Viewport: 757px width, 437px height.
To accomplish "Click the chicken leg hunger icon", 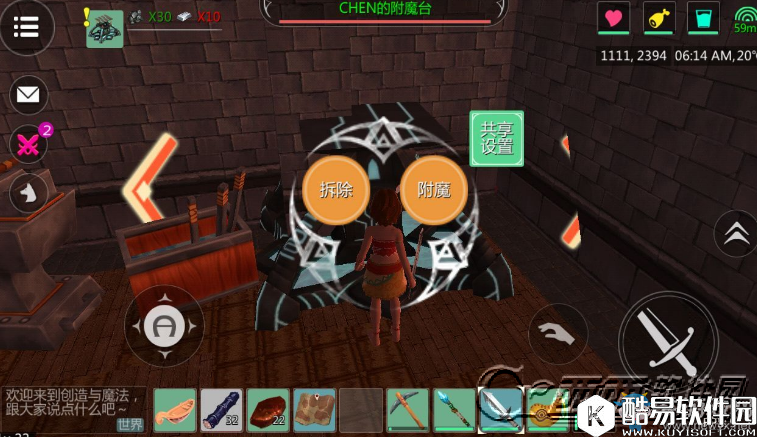I will (x=659, y=18).
